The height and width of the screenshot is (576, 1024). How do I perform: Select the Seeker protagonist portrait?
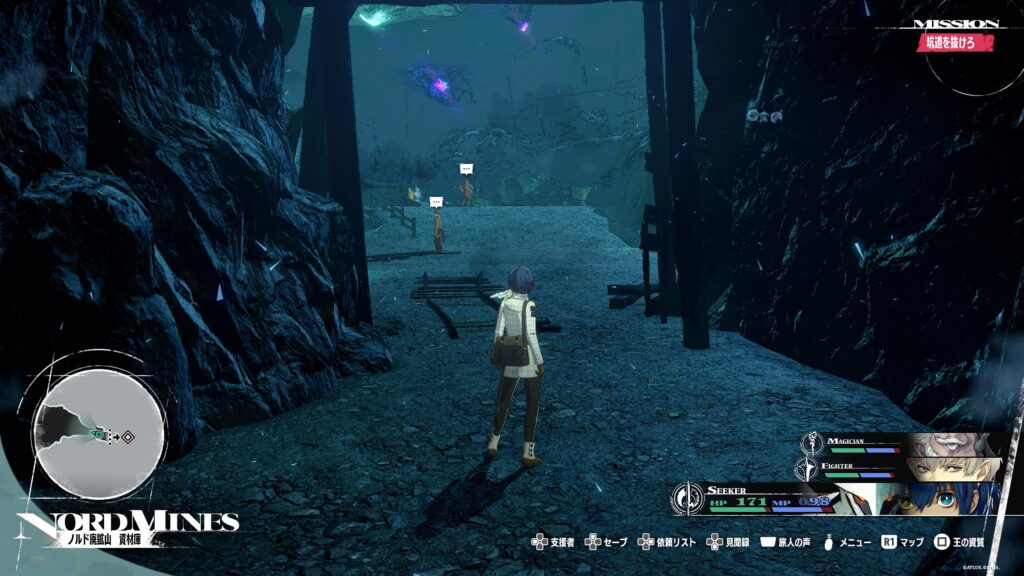[x=940, y=498]
